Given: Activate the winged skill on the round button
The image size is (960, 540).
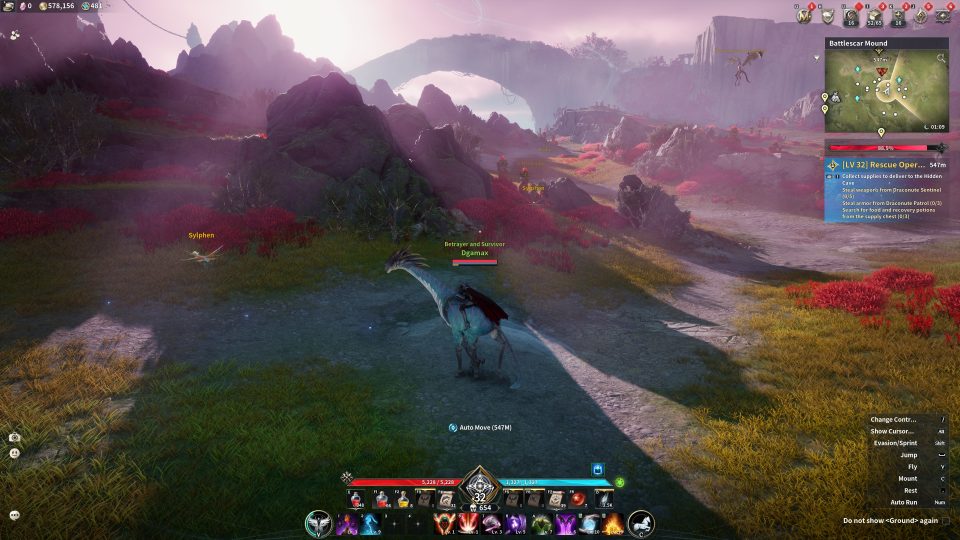Looking at the screenshot, I should pyautogui.click(x=320, y=522).
